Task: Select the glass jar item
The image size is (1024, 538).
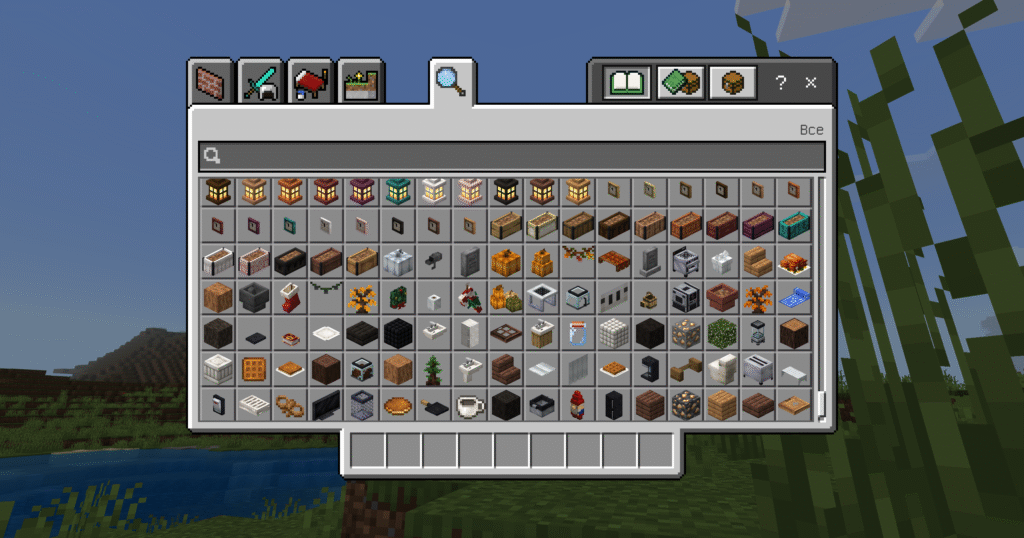Action: 577,333
